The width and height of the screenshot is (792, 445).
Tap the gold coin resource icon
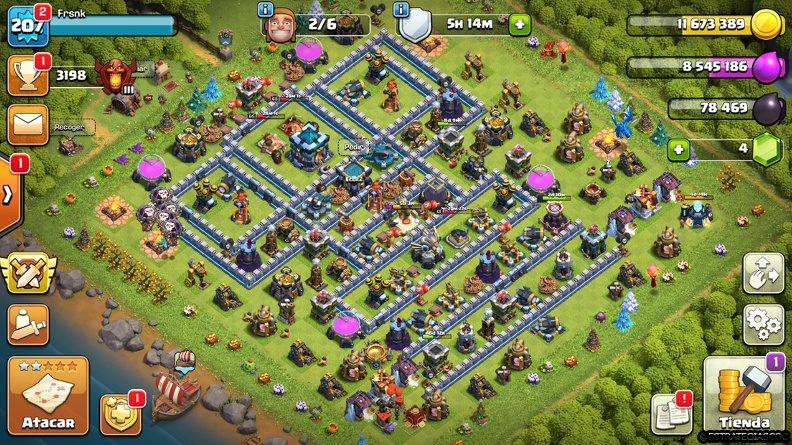pyautogui.click(x=765, y=24)
